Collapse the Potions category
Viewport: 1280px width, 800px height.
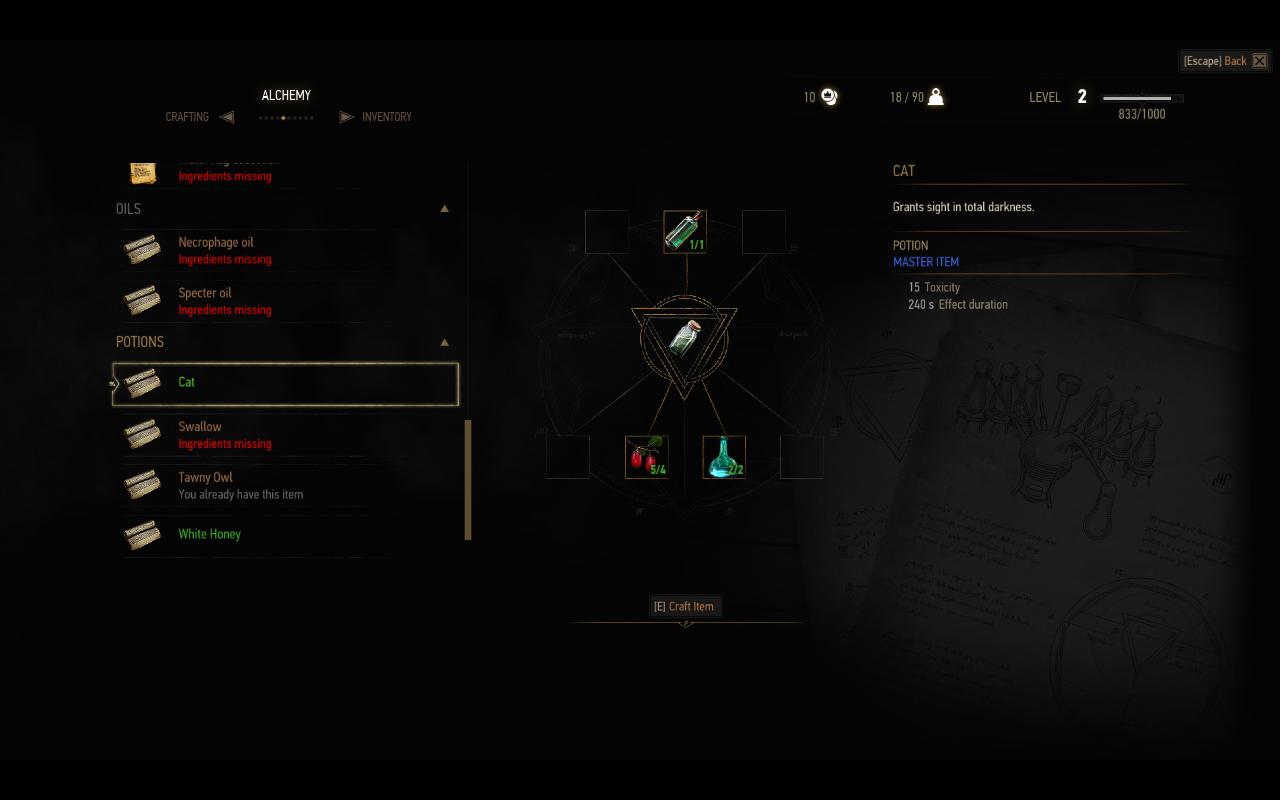[x=444, y=342]
